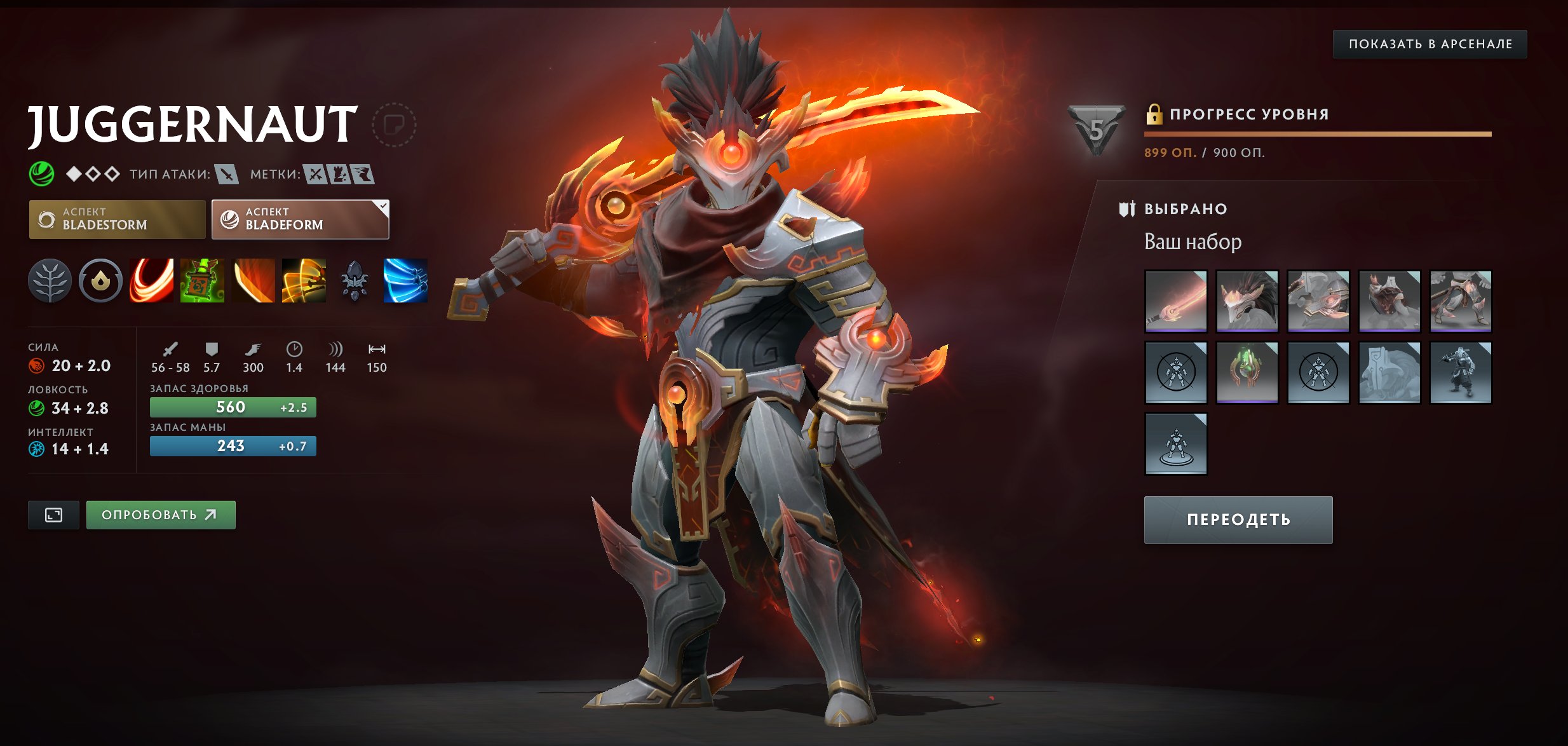This screenshot has height=746, width=1568.
Task: Open the talent tree icon
Action: pyautogui.click(x=50, y=280)
